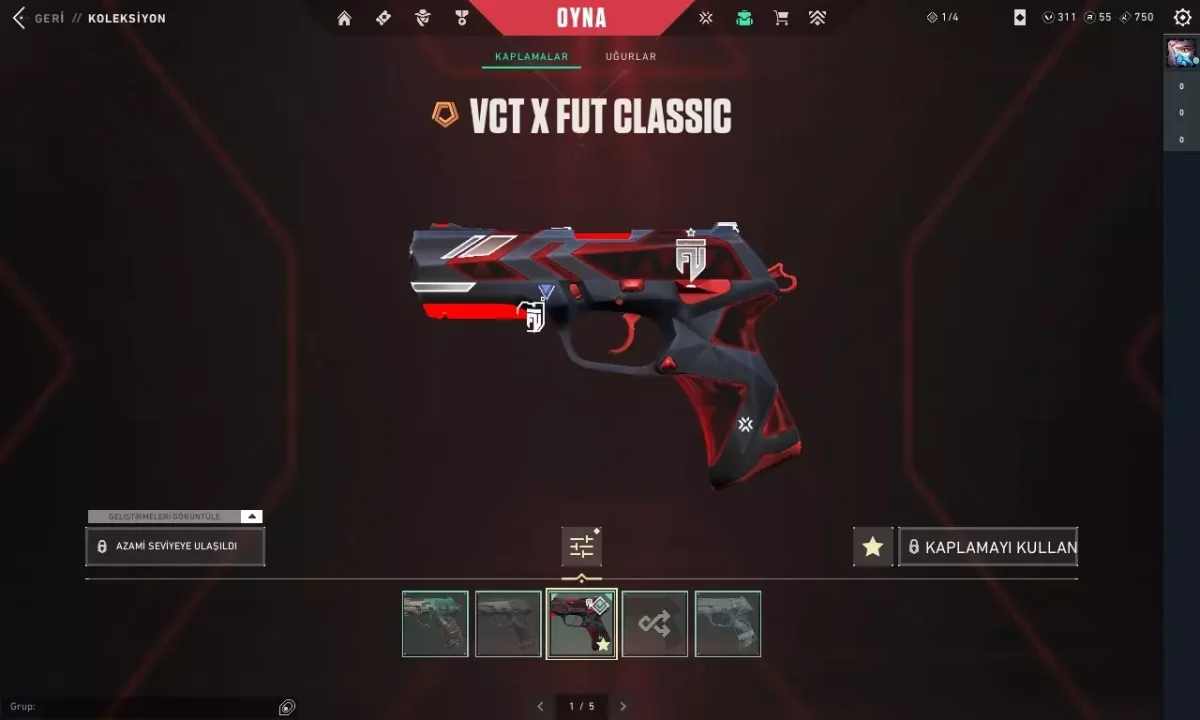
Task: Open the gear settings icon
Action: pos(1181,18)
